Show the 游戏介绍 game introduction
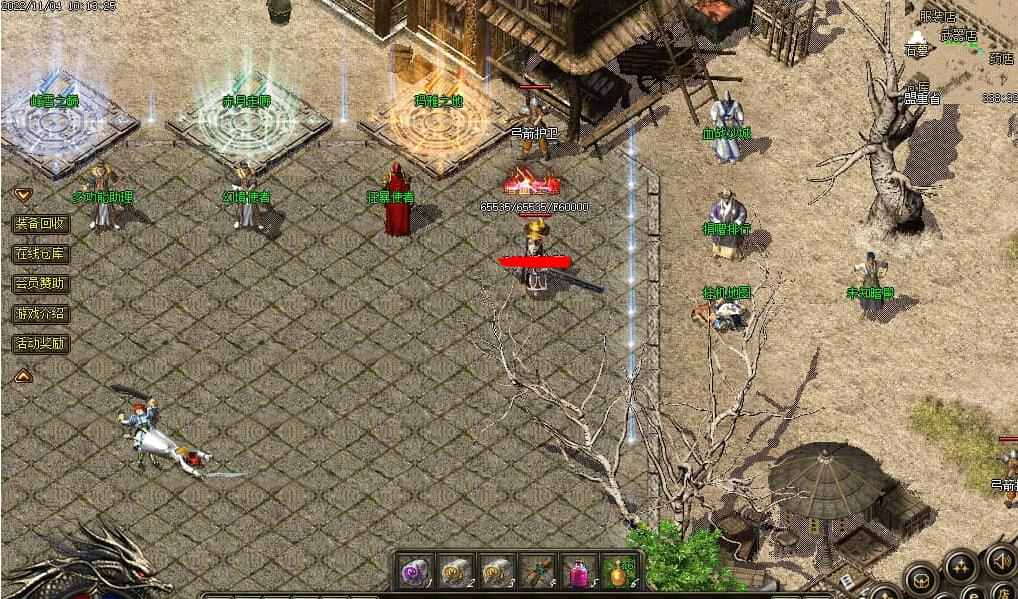 pos(40,314)
